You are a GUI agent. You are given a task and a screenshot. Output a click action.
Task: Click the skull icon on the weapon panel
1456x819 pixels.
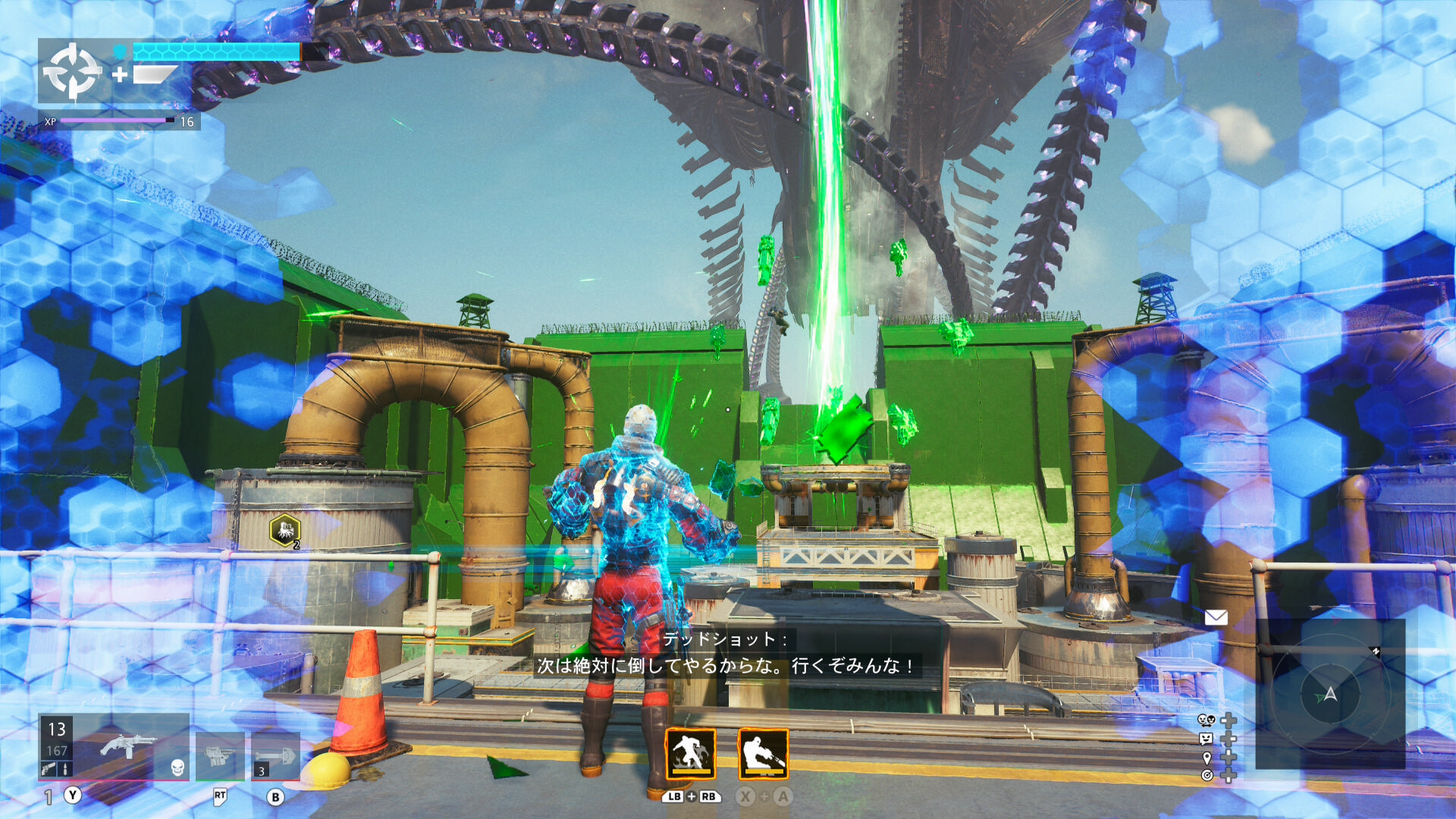177,767
